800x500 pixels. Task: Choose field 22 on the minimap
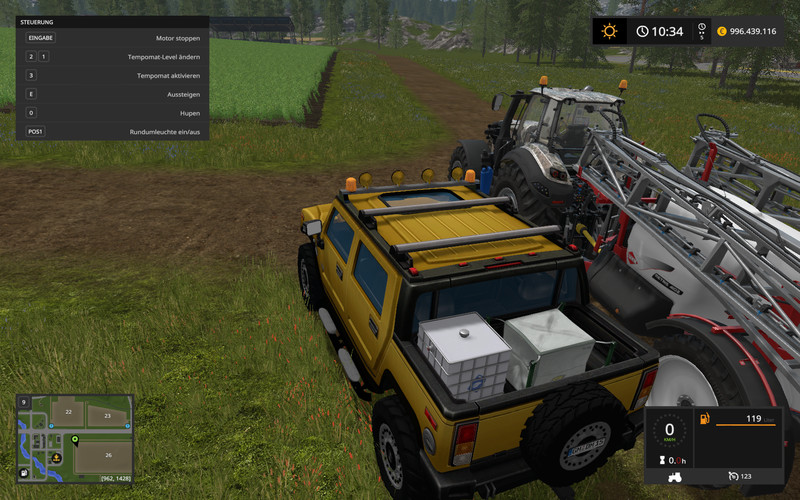pyautogui.click(x=67, y=411)
